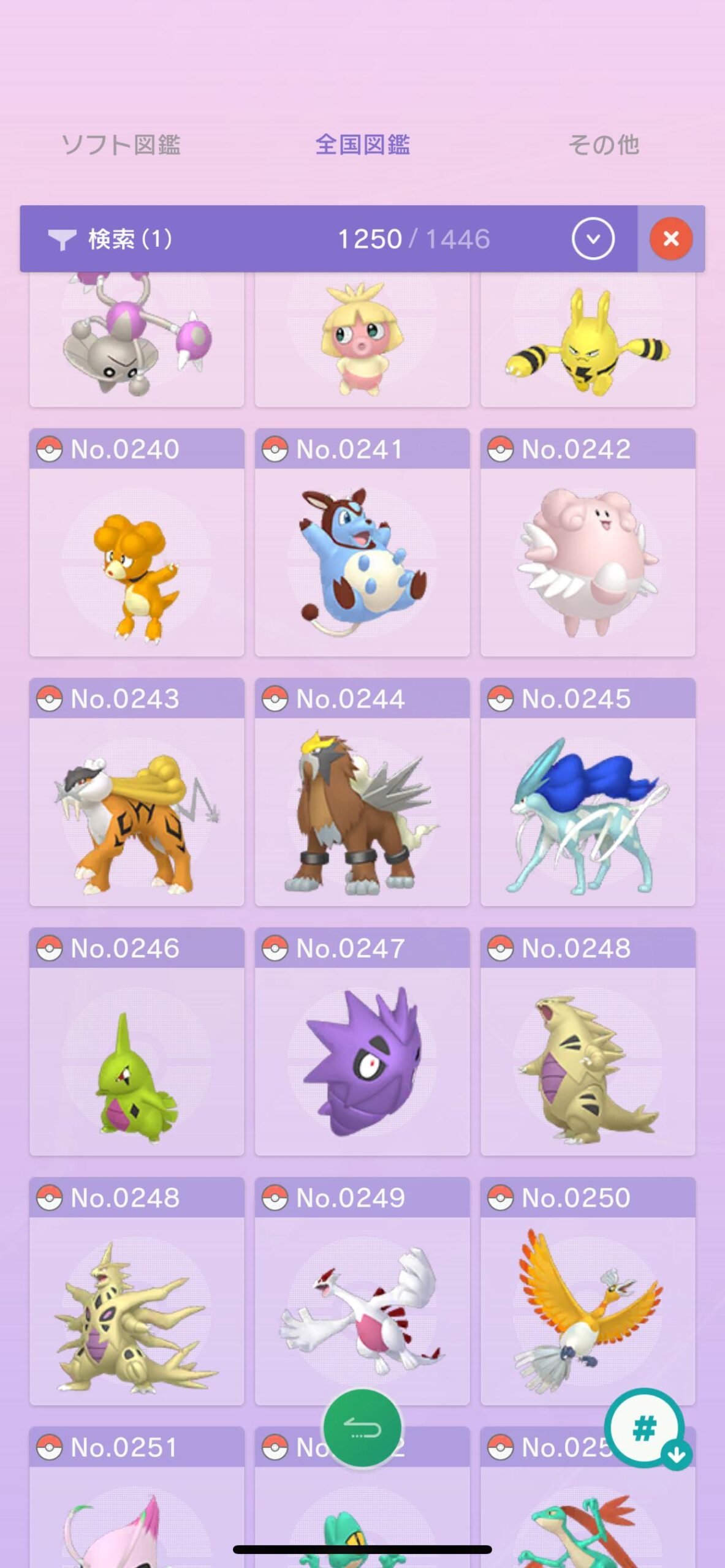Open the 検索 filter

click(x=112, y=239)
